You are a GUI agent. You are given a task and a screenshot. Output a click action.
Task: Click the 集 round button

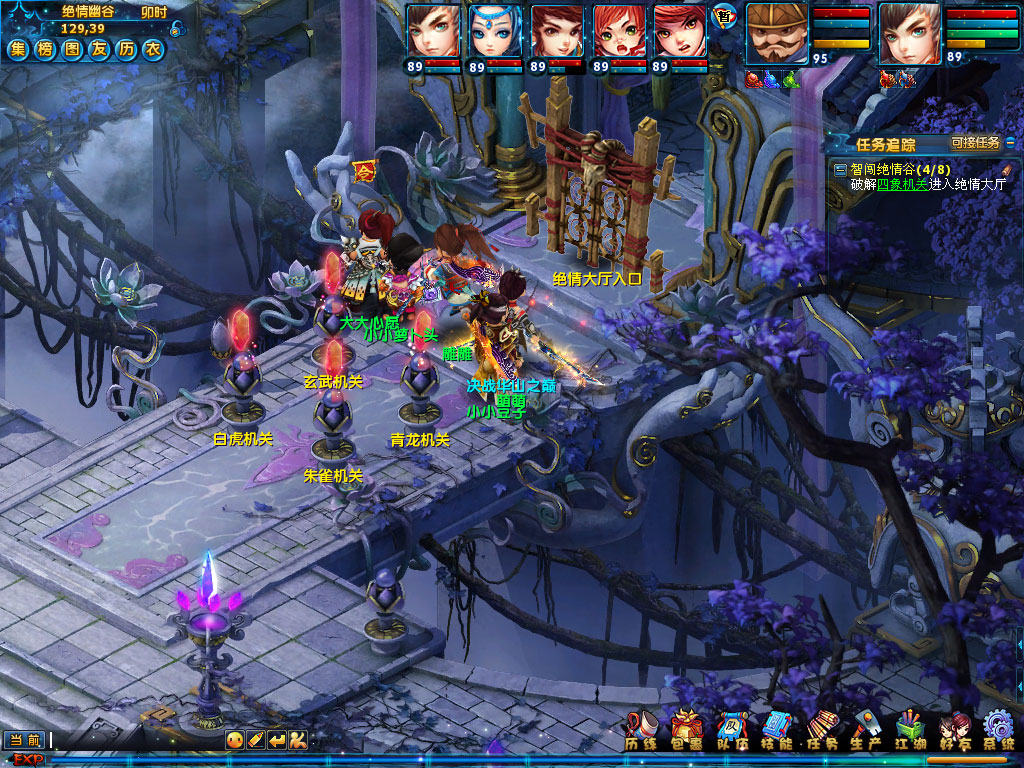tap(18, 49)
